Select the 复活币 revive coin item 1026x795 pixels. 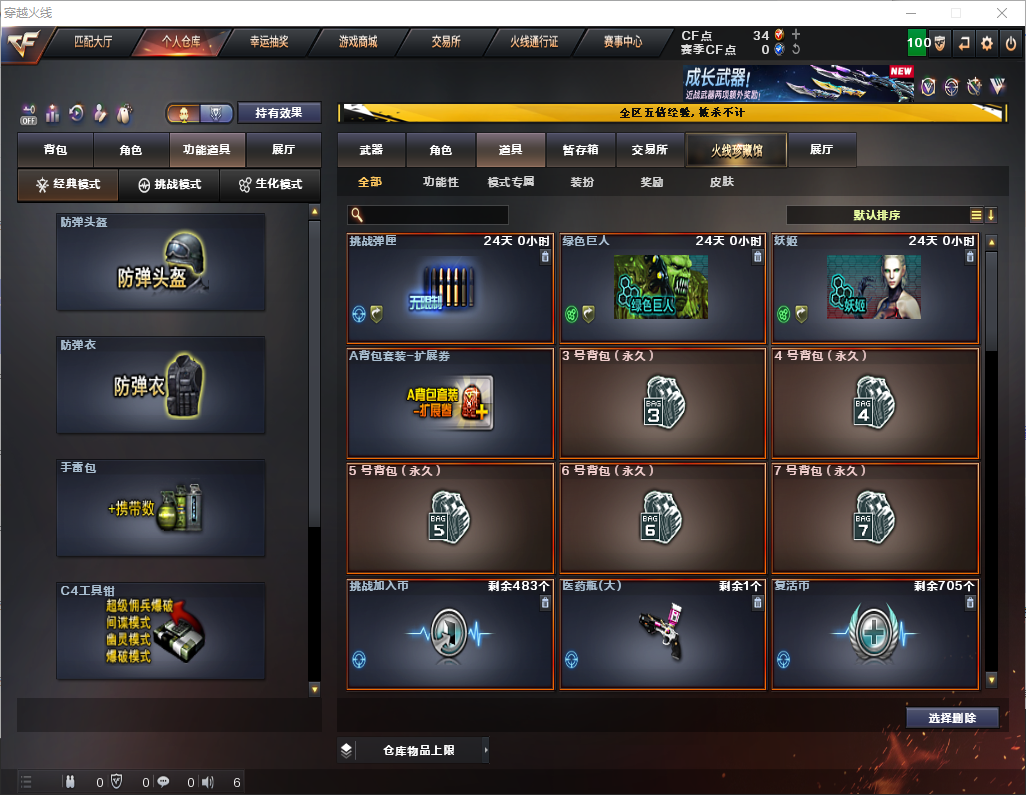click(x=874, y=634)
